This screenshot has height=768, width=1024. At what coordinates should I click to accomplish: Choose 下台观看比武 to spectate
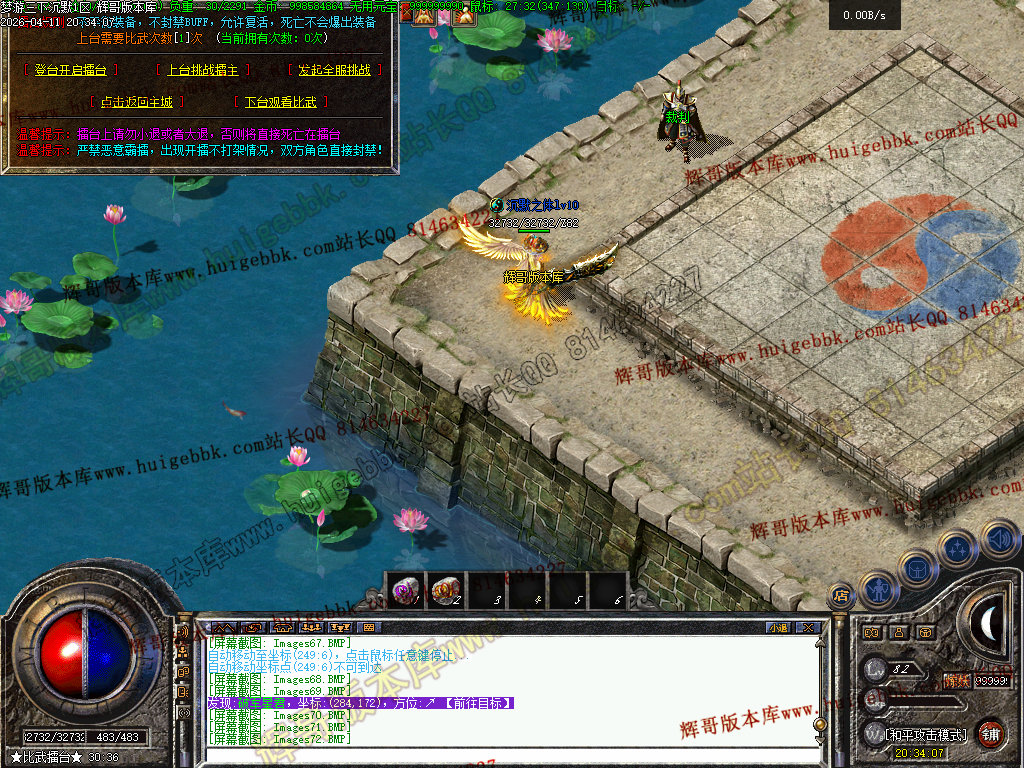tap(280, 102)
